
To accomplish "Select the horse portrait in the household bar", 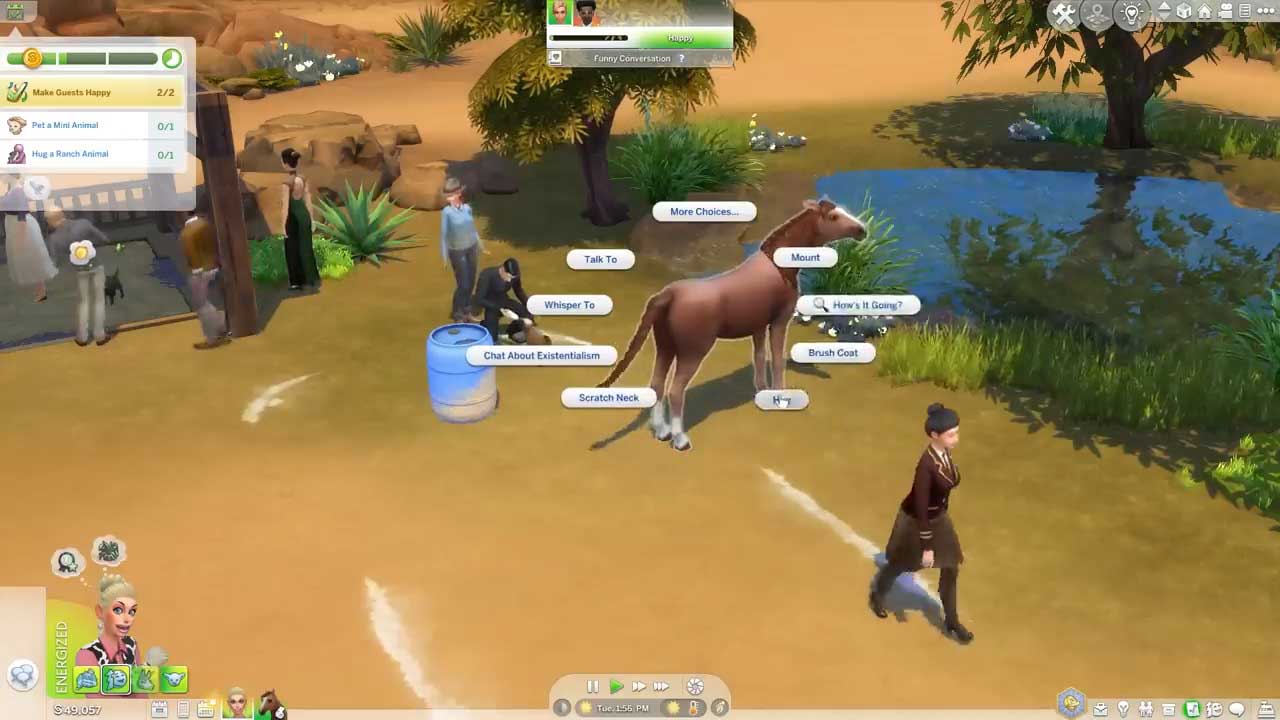I will point(270,703).
